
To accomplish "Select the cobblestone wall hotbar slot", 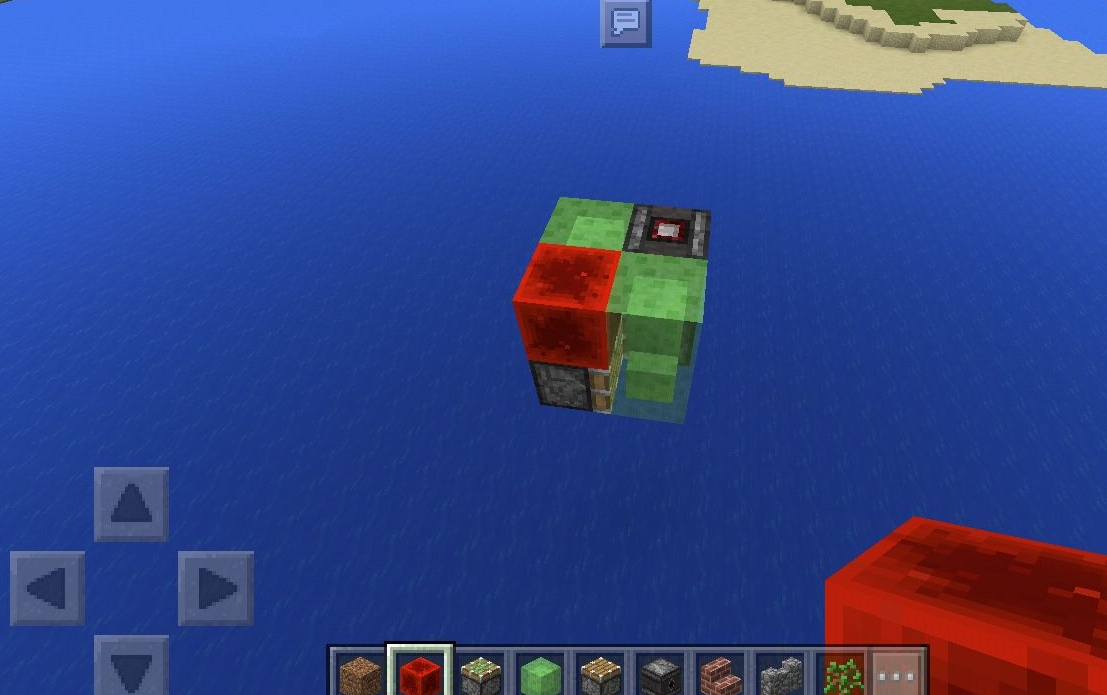I will pos(780,674).
